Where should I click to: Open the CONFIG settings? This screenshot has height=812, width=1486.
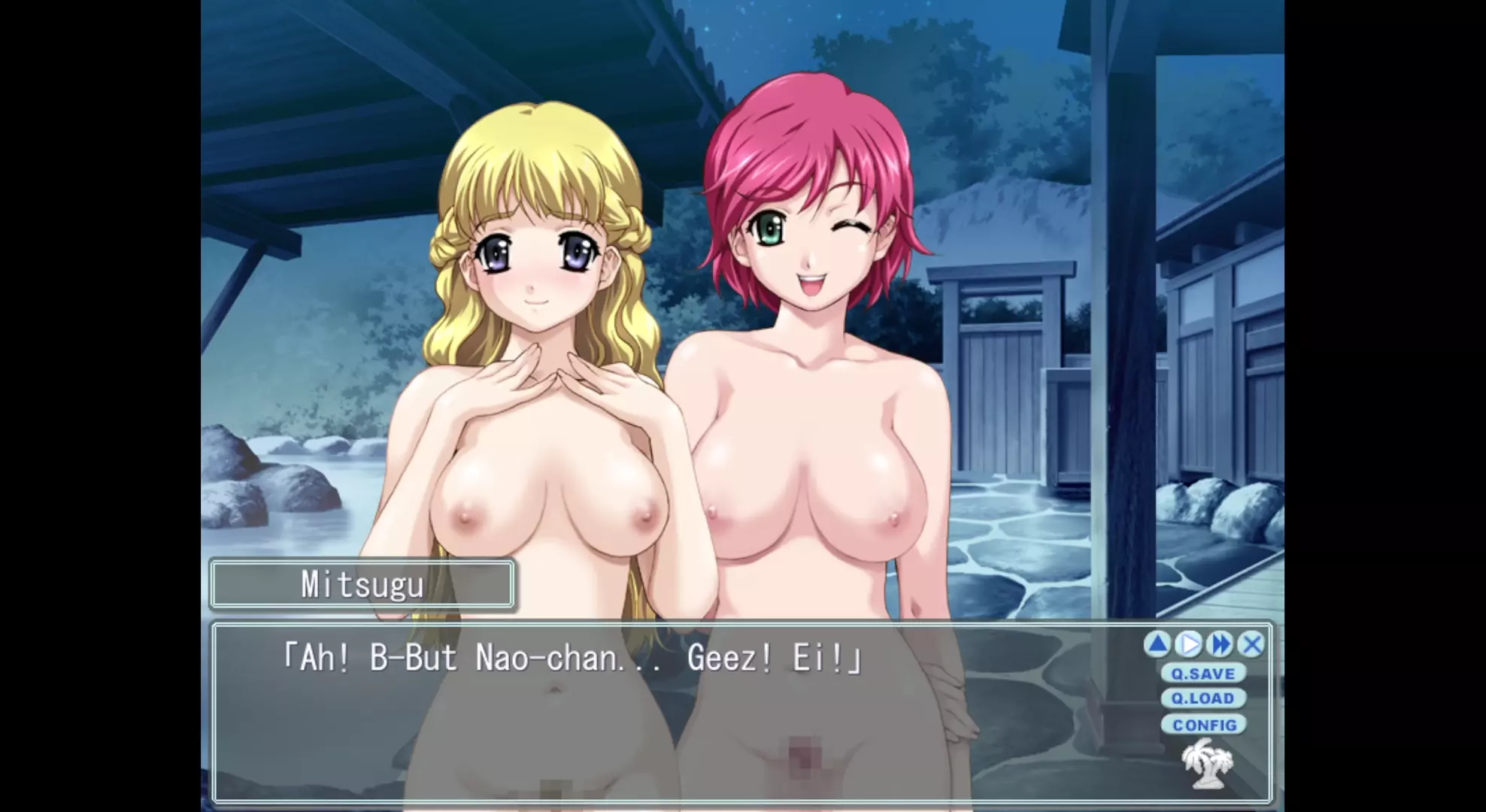[x=1204, y=725]
